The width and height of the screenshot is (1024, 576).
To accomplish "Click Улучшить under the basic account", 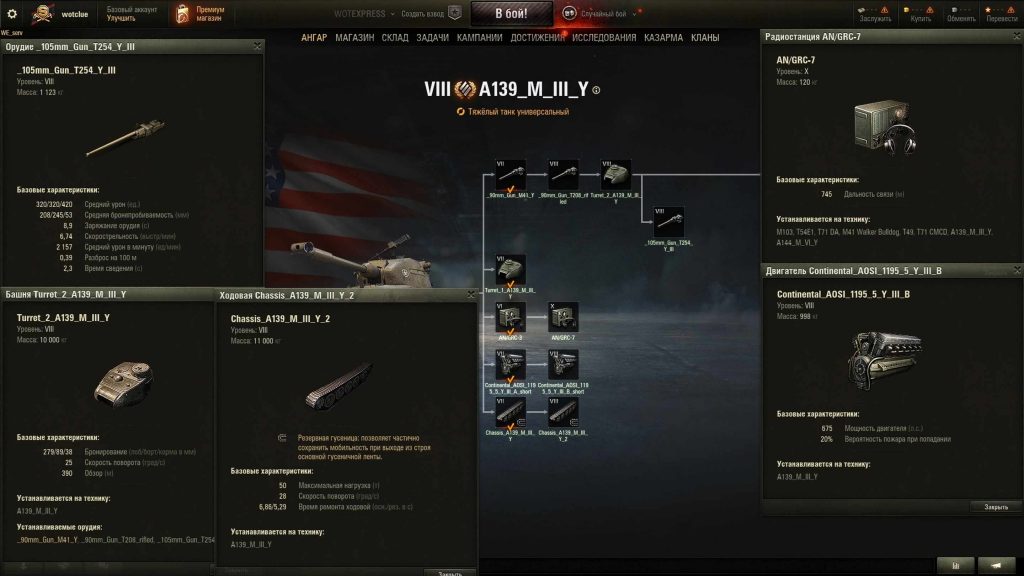I will pos(121,19).
